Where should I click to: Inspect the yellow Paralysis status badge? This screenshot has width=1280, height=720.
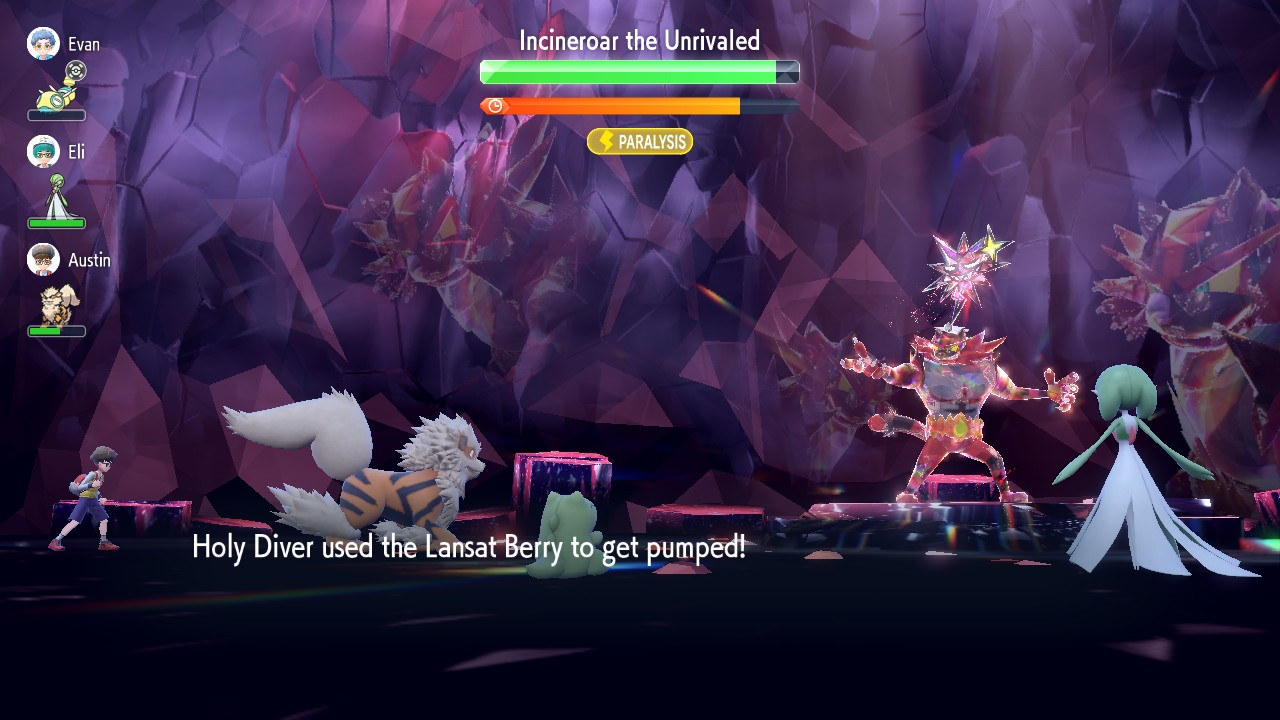point(640,142)
